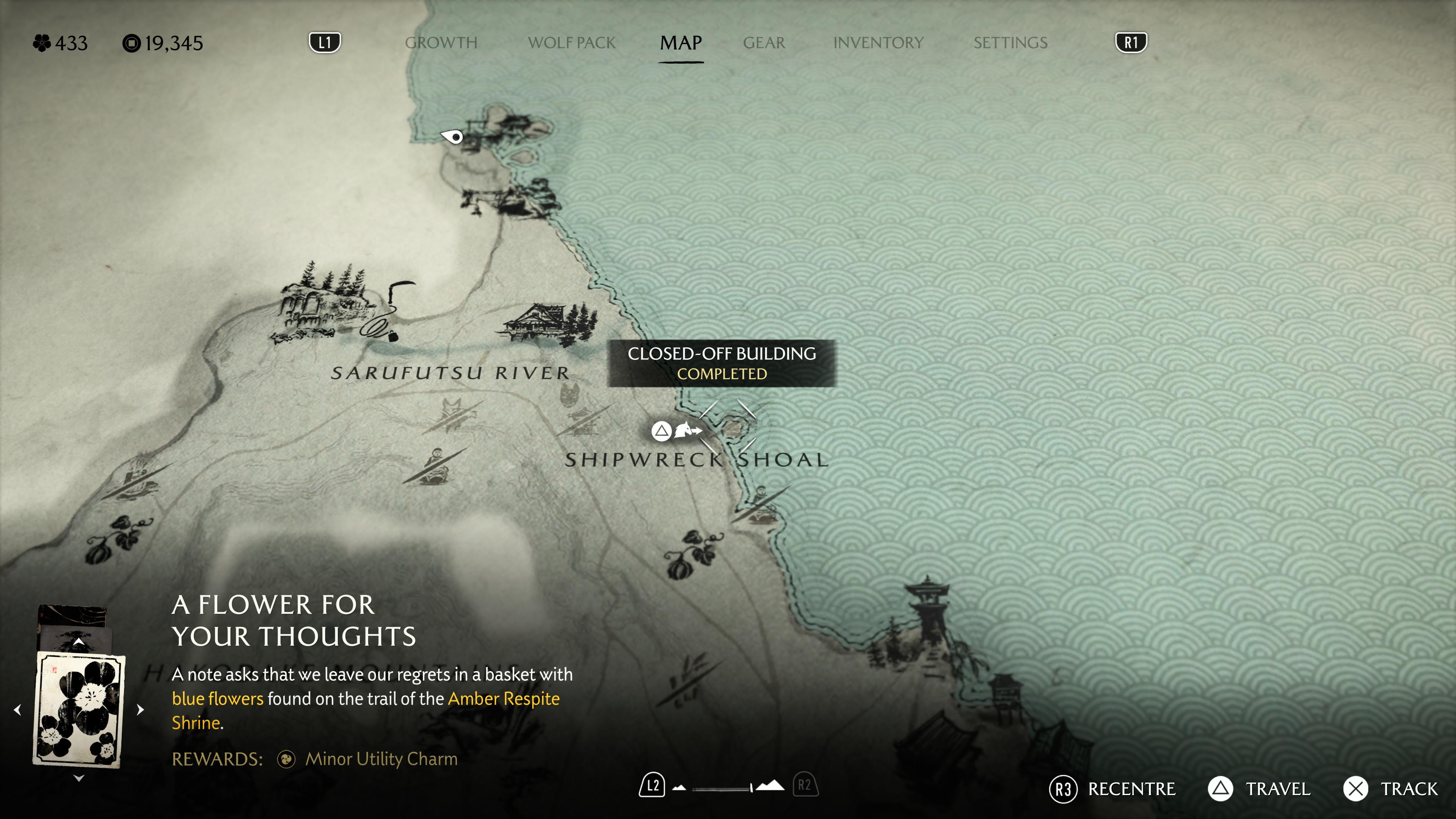Select the player position marker on map

(453, 137)
